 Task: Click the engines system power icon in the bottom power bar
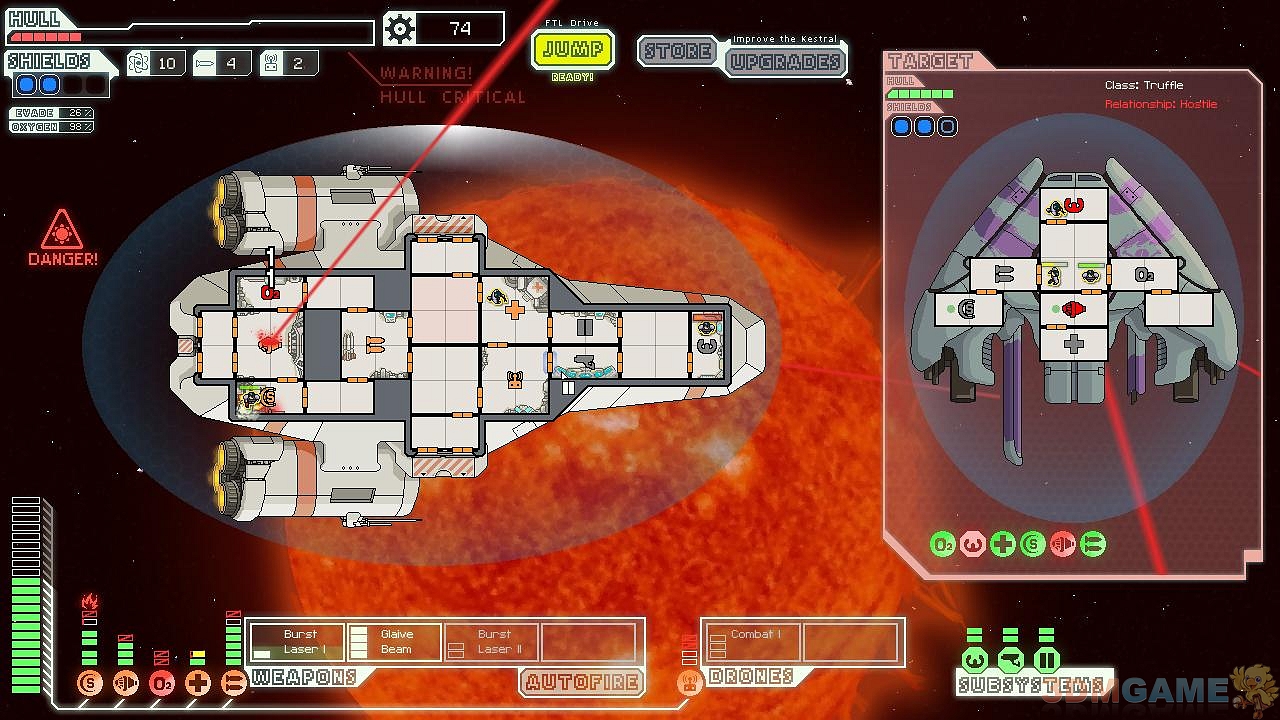tap(126, 684)
